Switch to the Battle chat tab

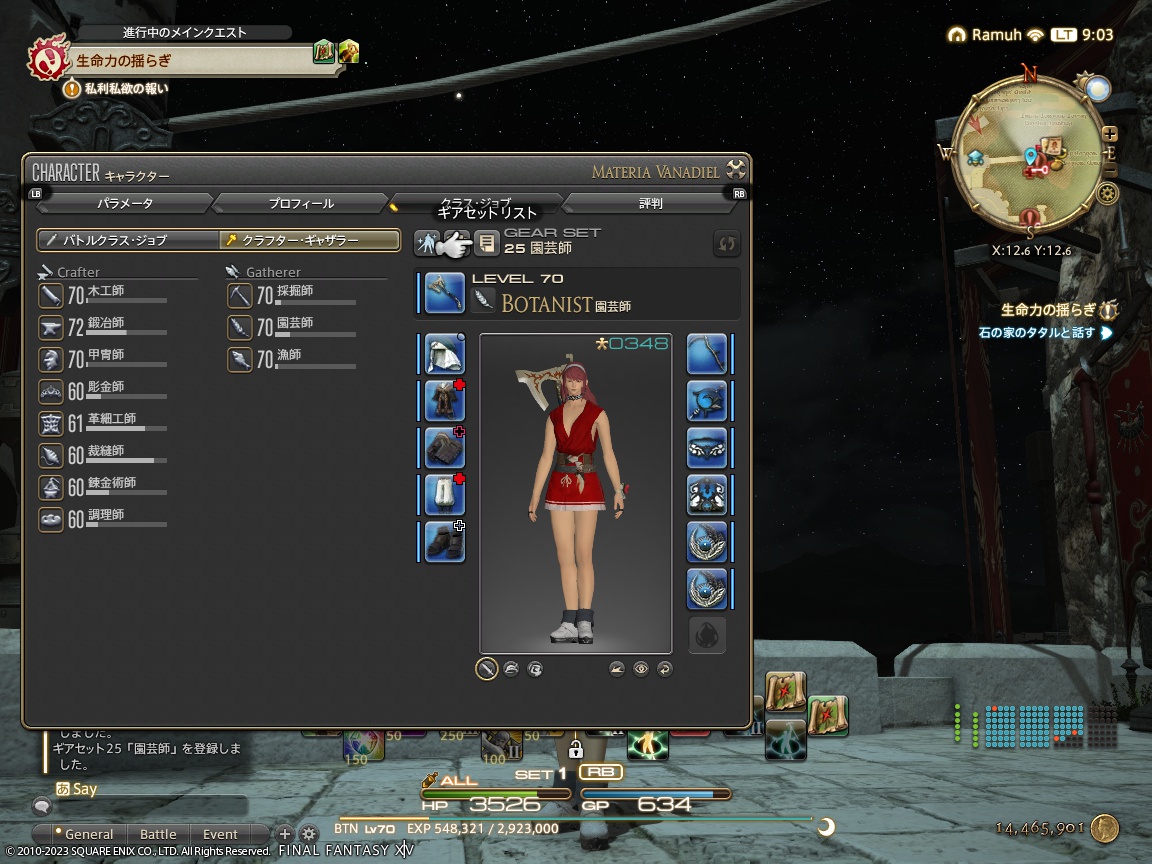tap(158, 834)
